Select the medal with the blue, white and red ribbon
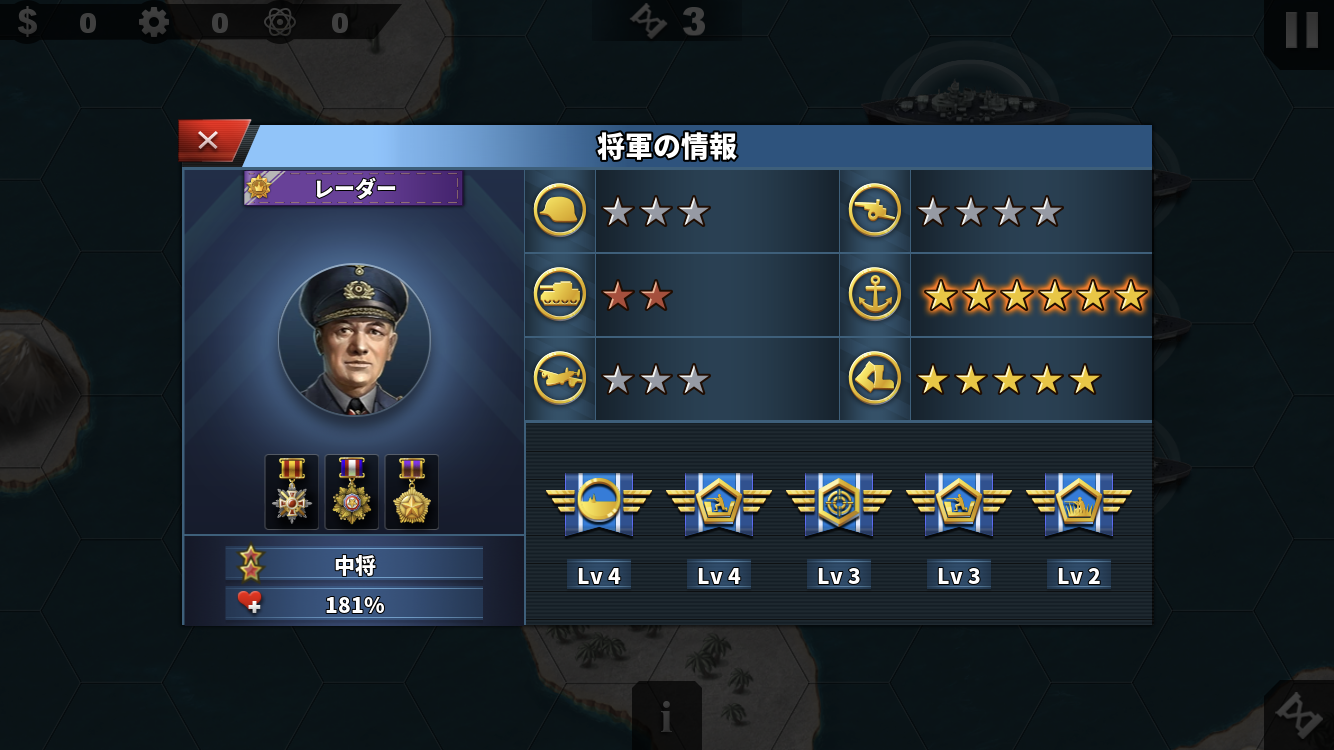Screen dimensions: 1334x750 point(352,492)
